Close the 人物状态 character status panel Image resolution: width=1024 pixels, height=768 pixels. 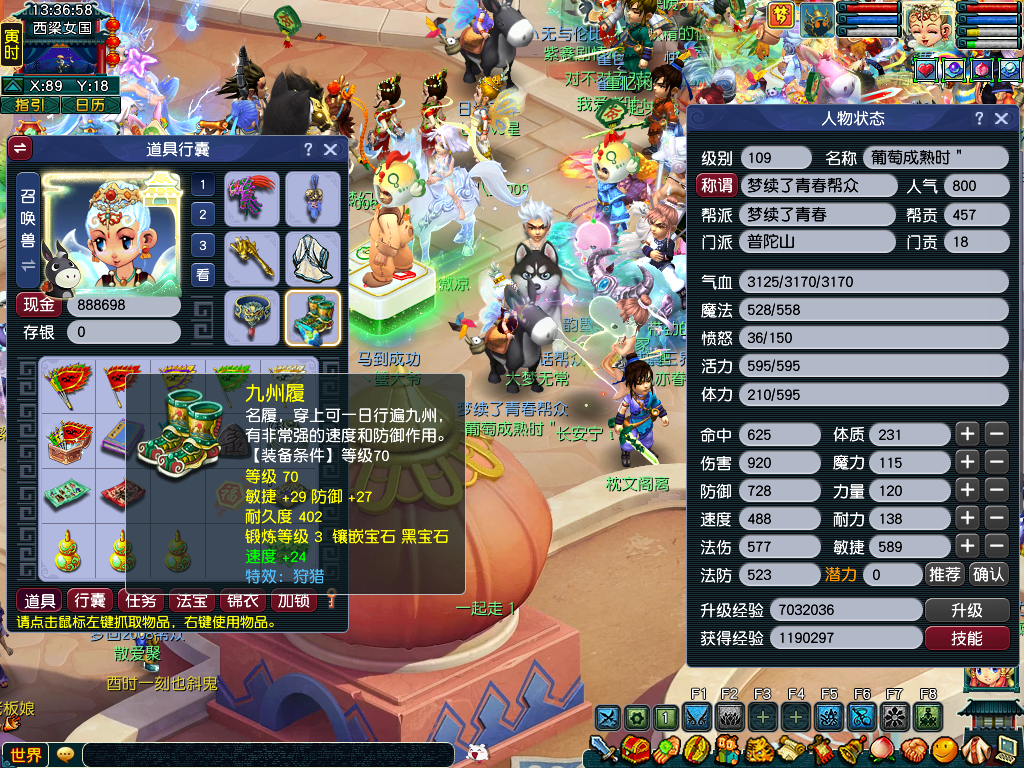(x=1002, y=119)
